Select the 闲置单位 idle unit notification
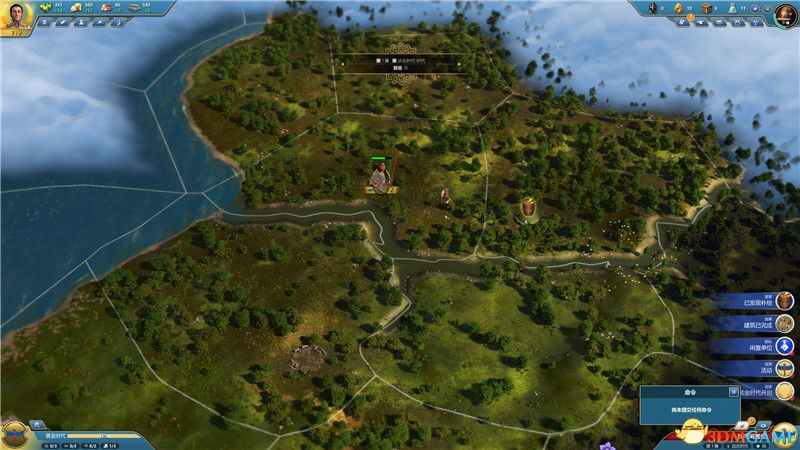800x450 pixels. [x=758, y=346]
